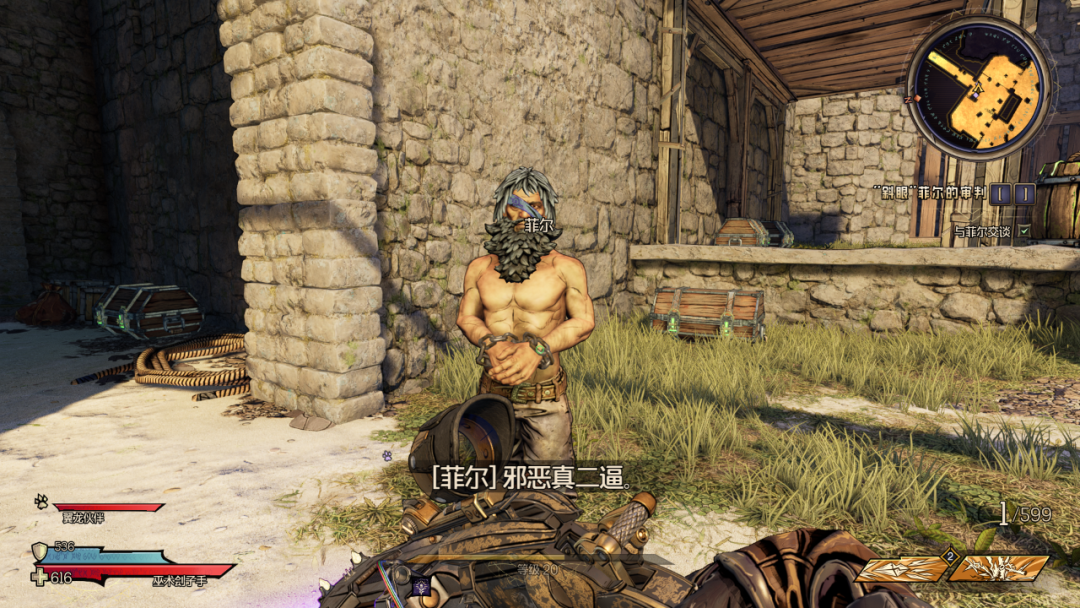
Task: Click the shield ward icon
Action: click(x=40, y=551)
